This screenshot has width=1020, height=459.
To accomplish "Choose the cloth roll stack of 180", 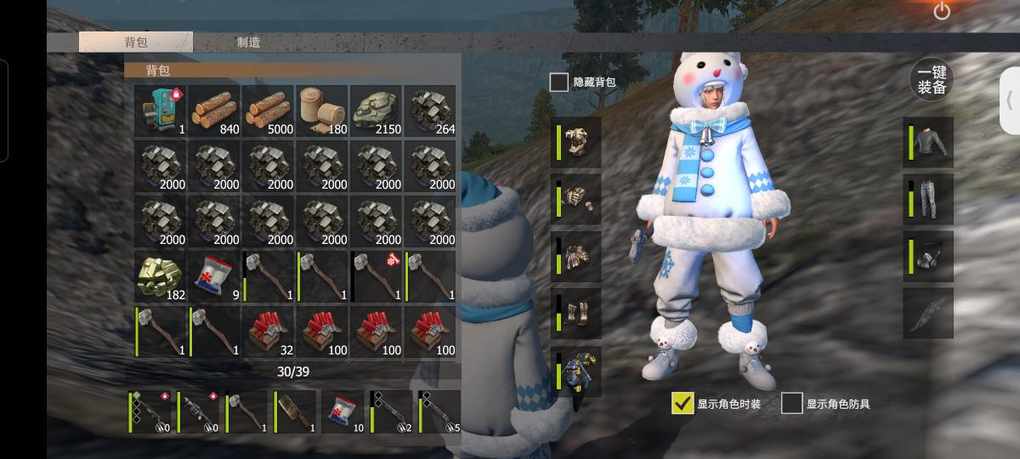I will (x=323, y=110).
